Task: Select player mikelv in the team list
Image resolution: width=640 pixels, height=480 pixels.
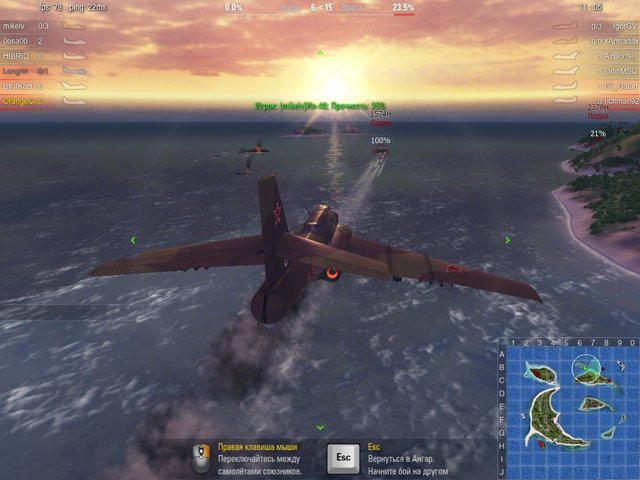Action: tap(14, 26)
